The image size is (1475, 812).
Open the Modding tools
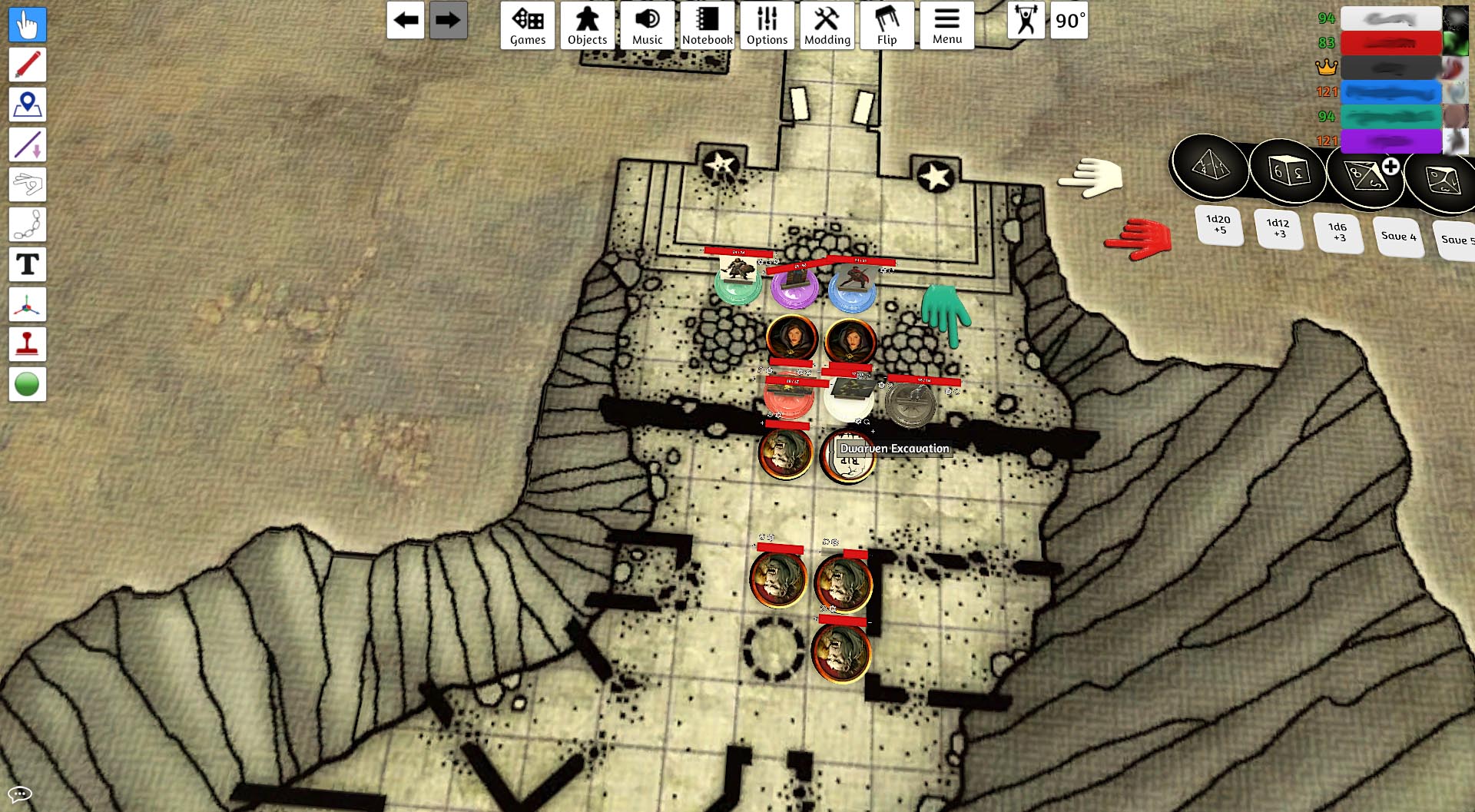coord(827,25)
